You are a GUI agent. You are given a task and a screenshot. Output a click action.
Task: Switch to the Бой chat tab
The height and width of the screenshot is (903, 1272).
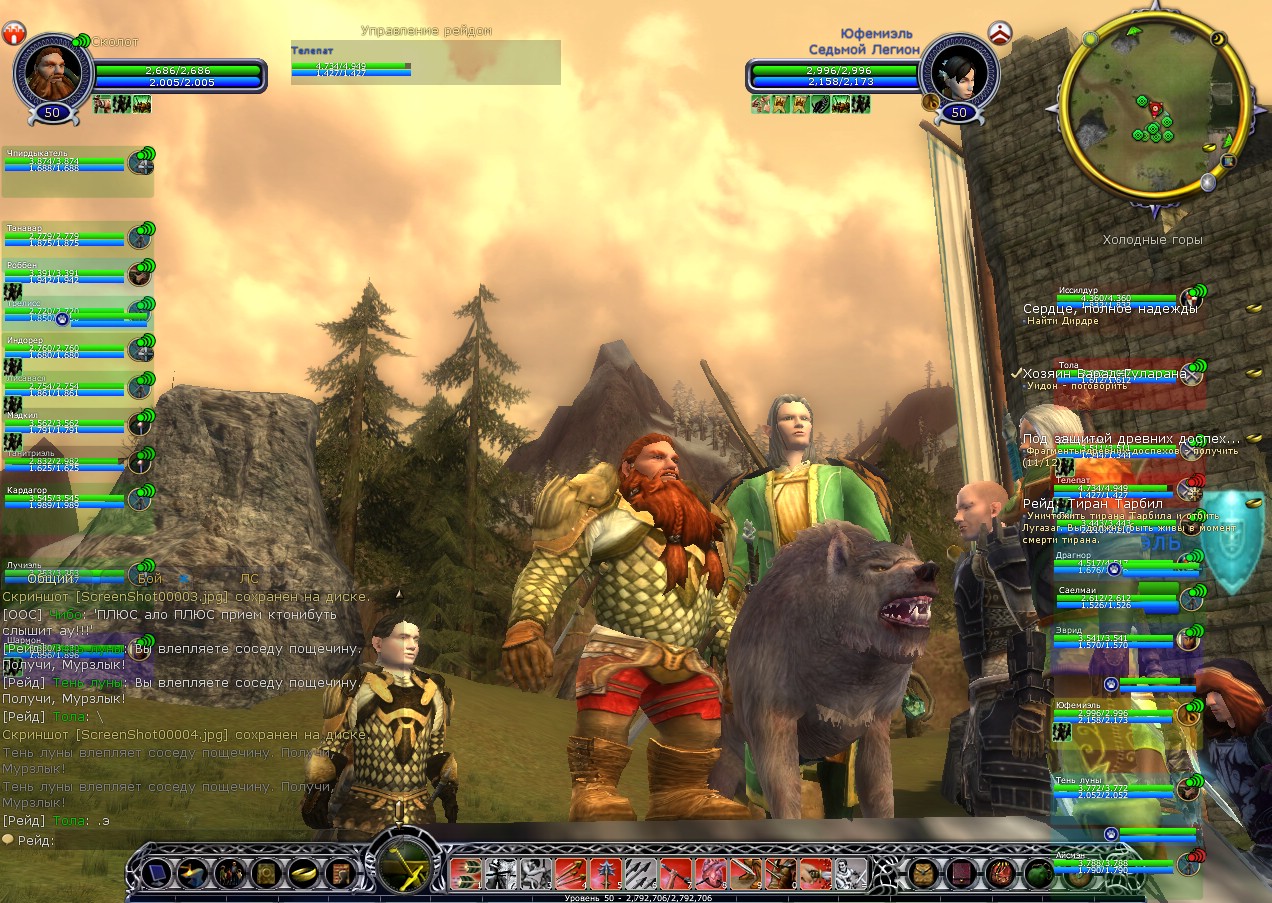click(x=150, y=578)
